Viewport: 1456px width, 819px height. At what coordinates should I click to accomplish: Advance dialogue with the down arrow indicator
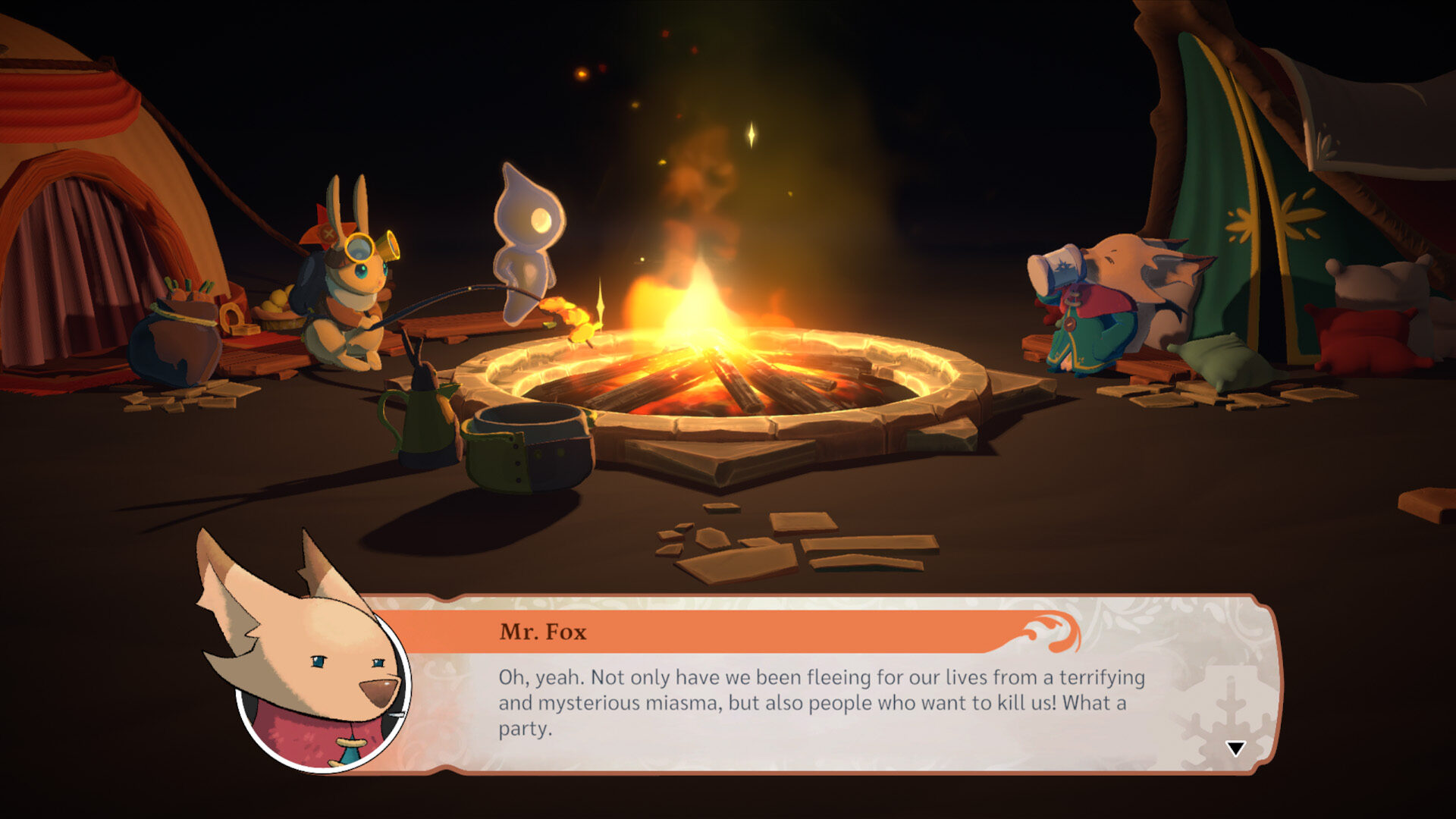click(x=1235, y=749)
